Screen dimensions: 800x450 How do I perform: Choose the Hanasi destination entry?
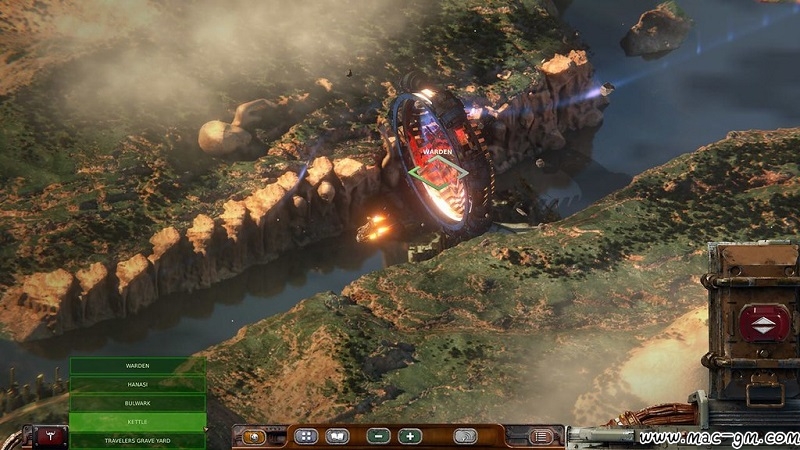pos(137,384)
